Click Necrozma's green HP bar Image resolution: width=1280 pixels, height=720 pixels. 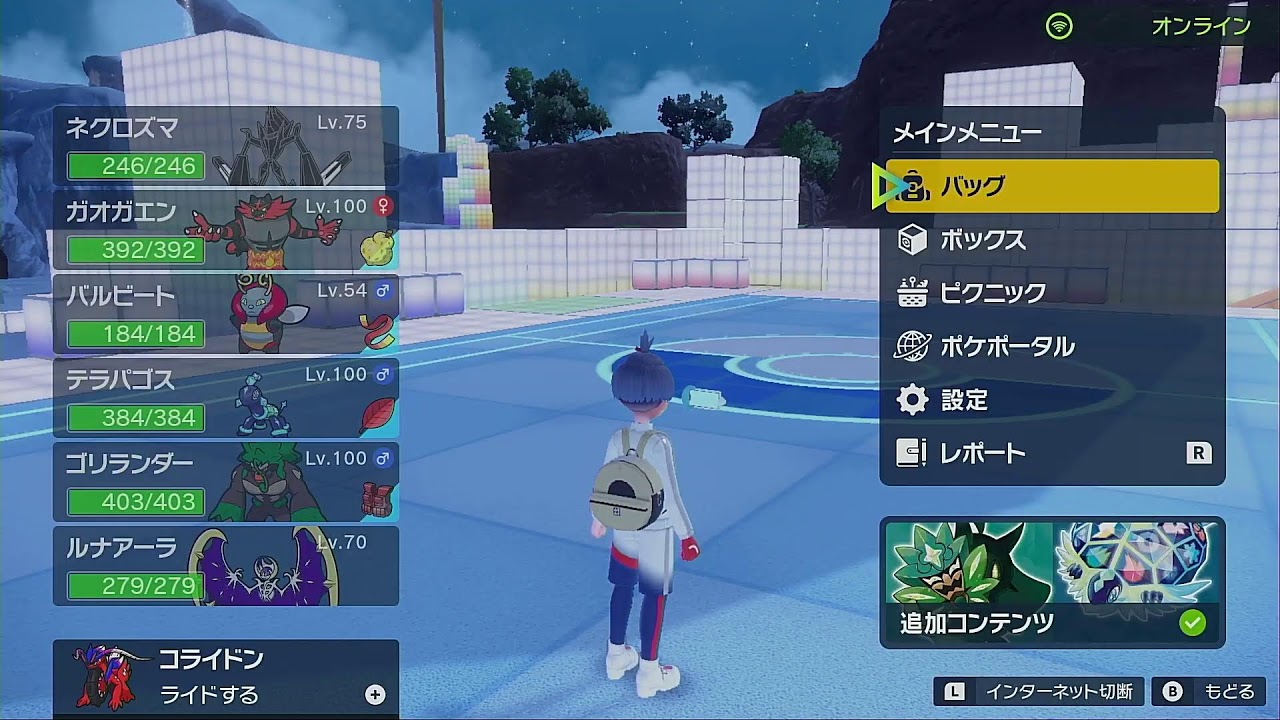[x=135, y=166]
